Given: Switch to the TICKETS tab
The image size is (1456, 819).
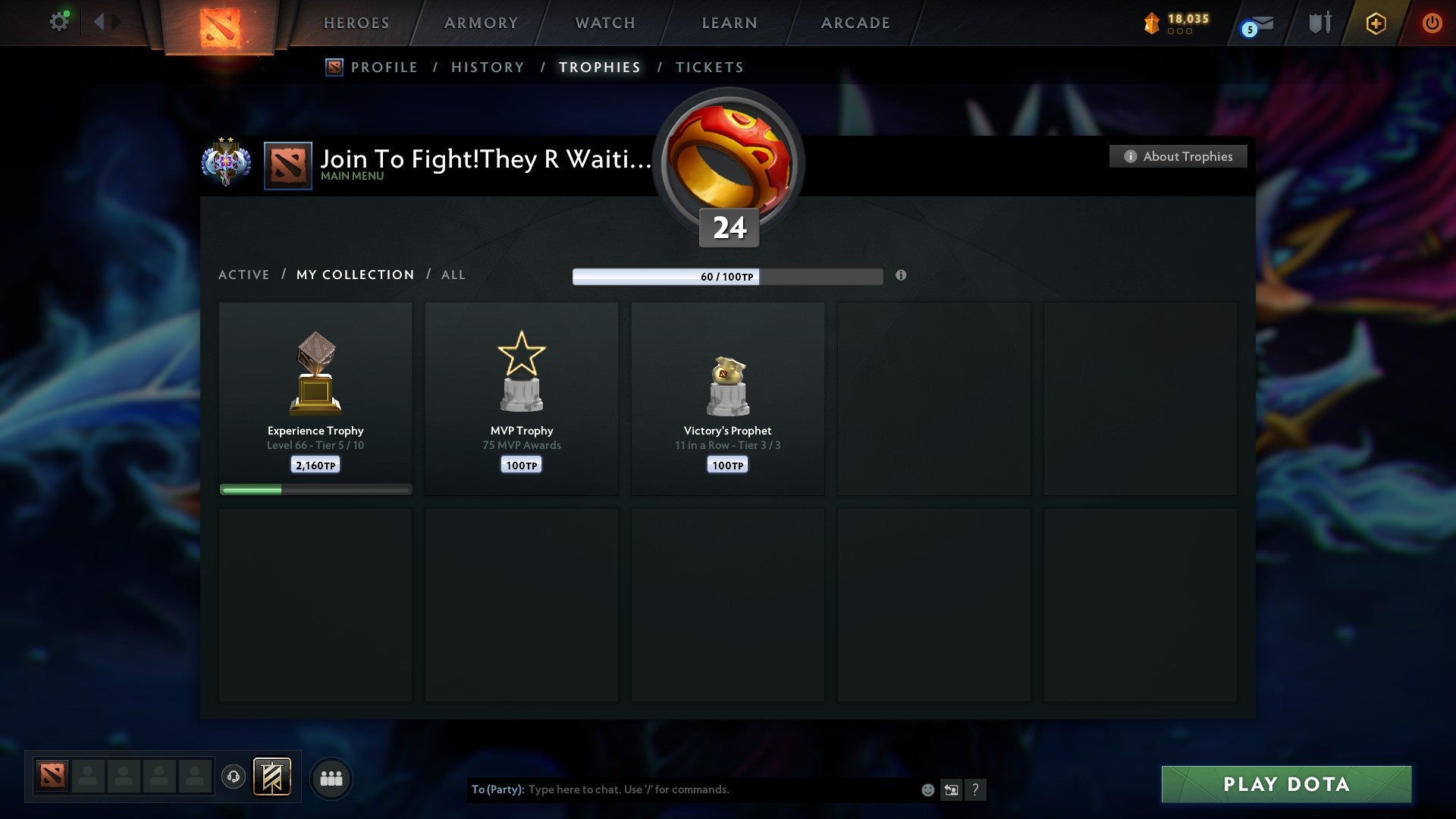Looking at the screenshot, I should click(709, 67).
